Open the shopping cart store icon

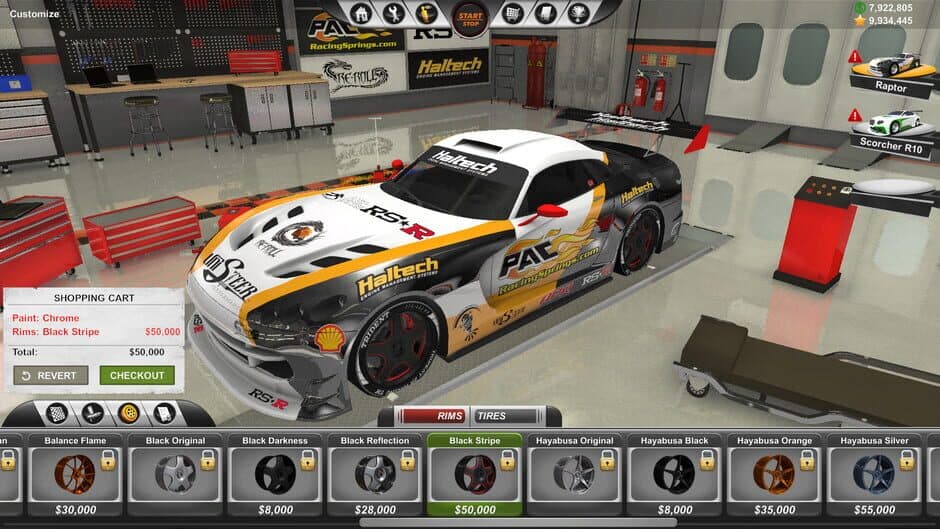tap(513, 14)
